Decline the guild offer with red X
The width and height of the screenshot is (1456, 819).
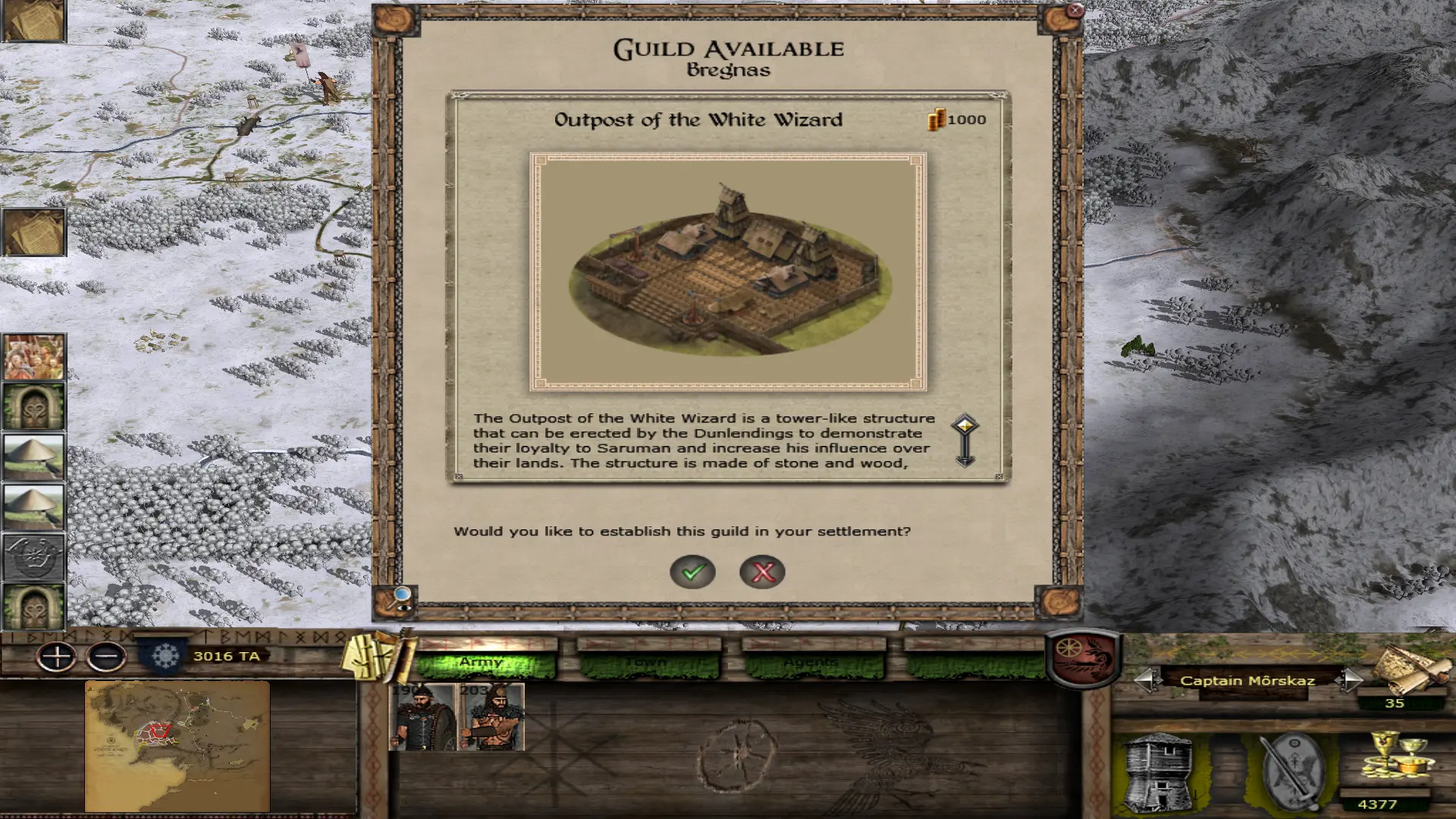pos(762,572)
